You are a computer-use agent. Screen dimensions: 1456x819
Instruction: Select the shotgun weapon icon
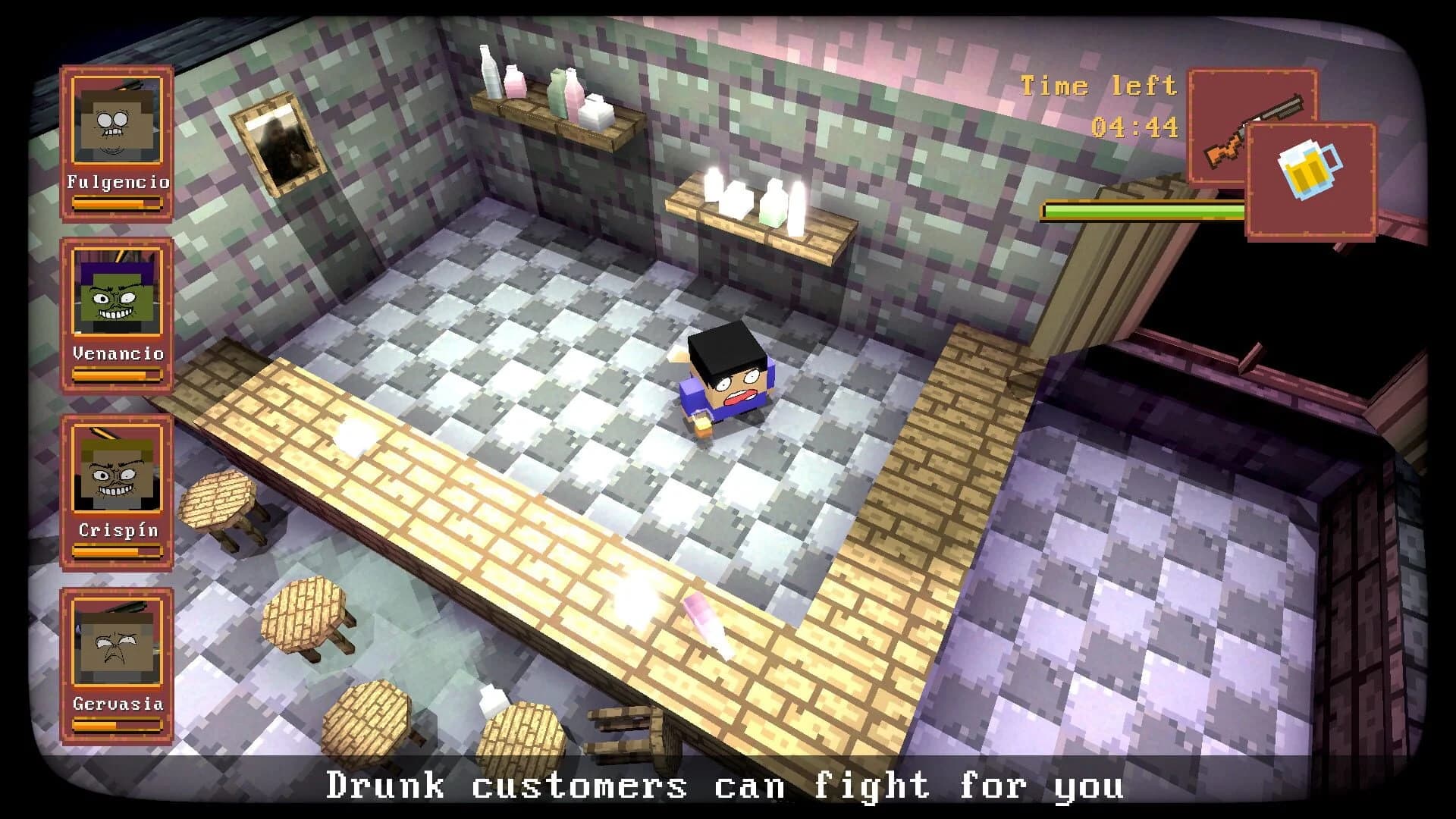[1252, 129]
